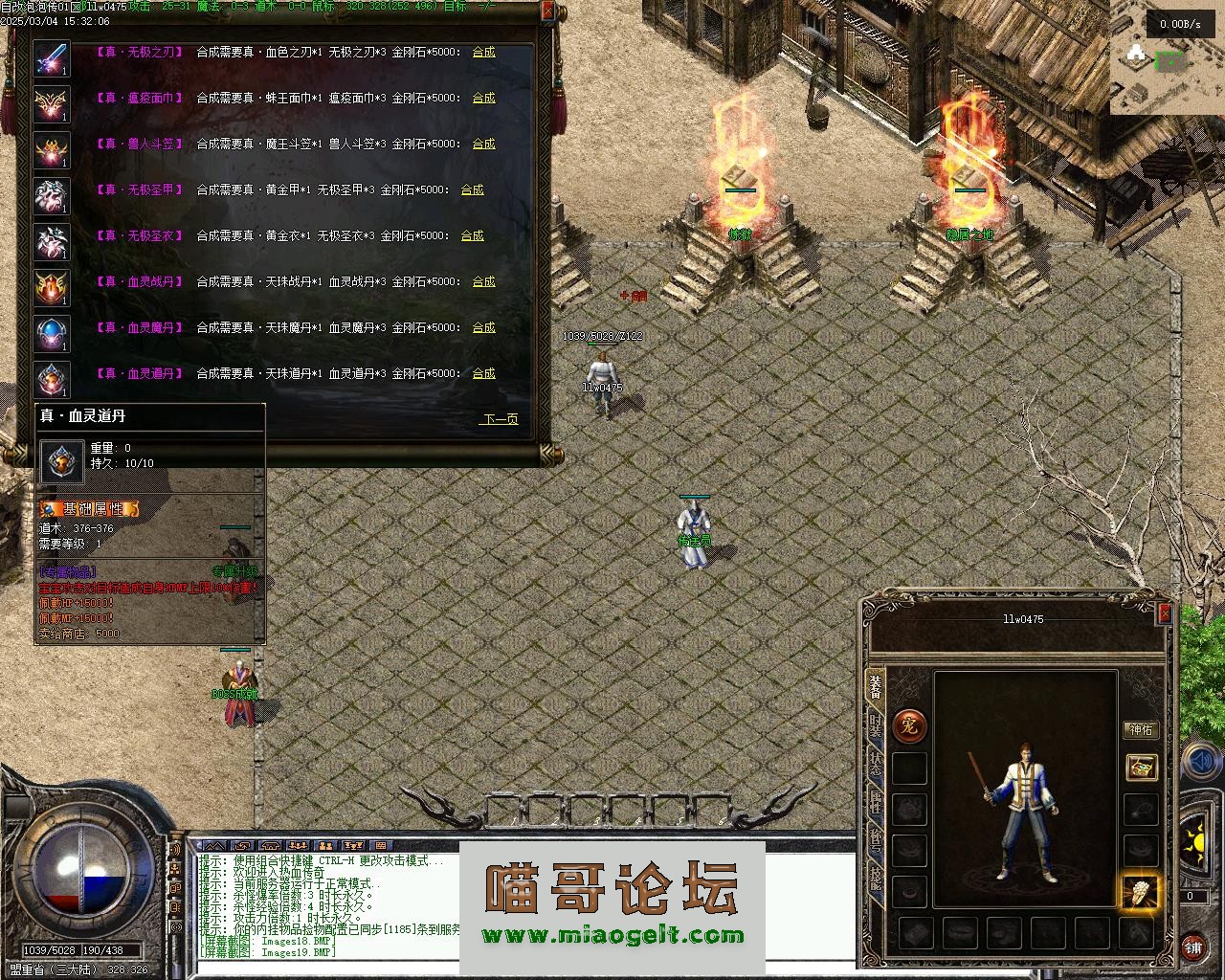1225x980 pixels.
Task: Open the 铺 shop button
Action: (1193, 947)
